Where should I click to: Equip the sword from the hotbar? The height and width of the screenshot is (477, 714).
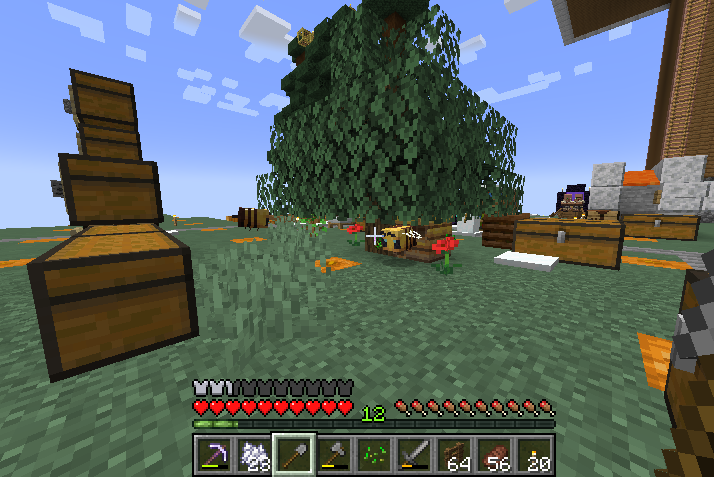point(413,455)
